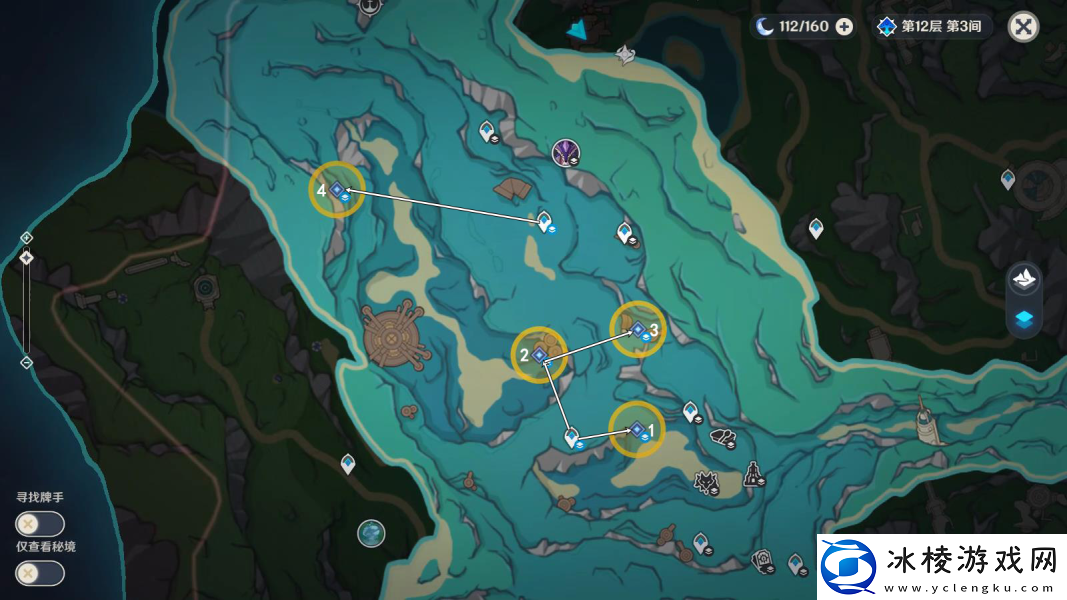Toggle the 仅查看秘境 switch
The image size is (1067, 600).
point(40,573)
